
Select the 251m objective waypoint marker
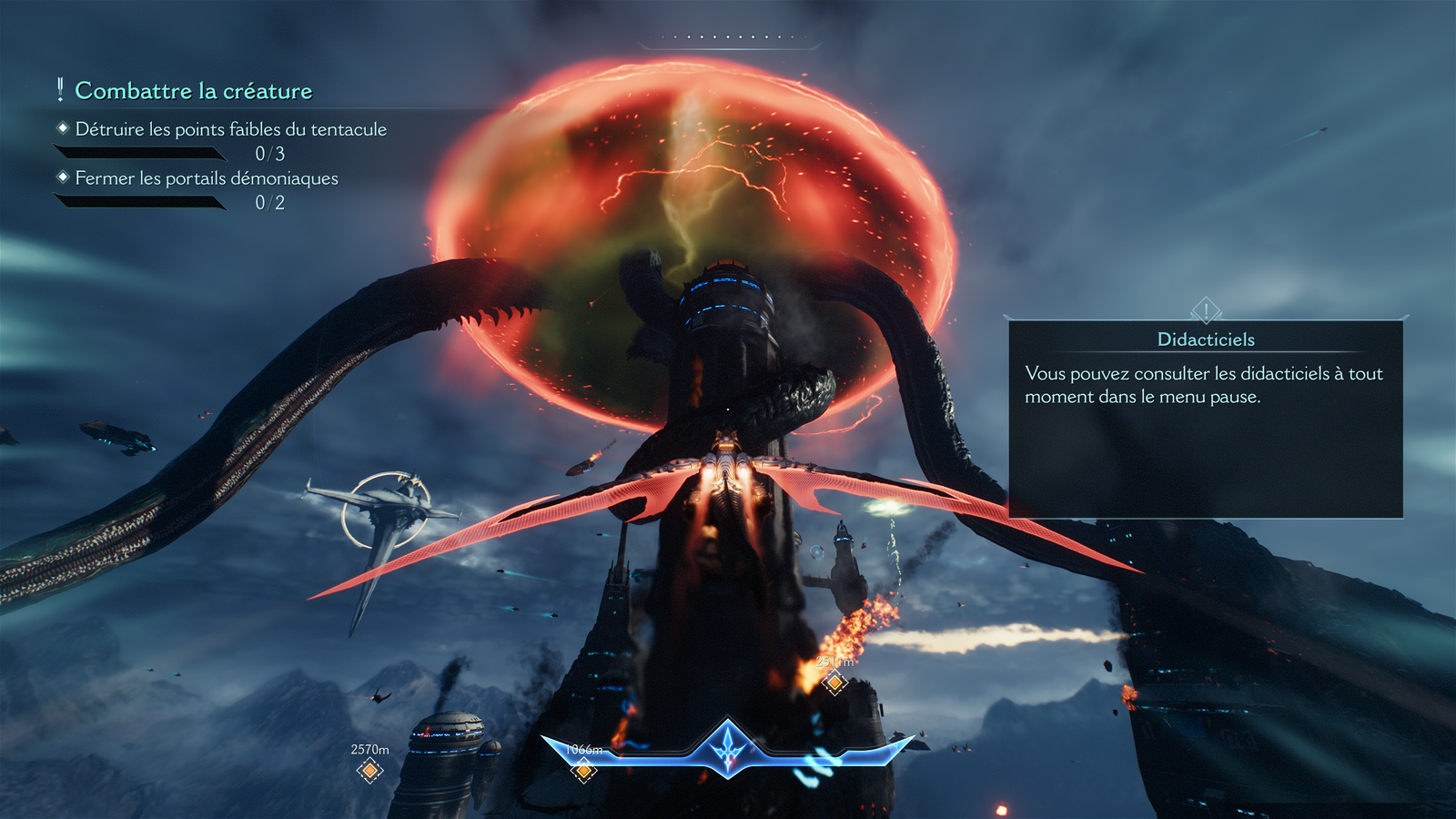tap(834, 682)
